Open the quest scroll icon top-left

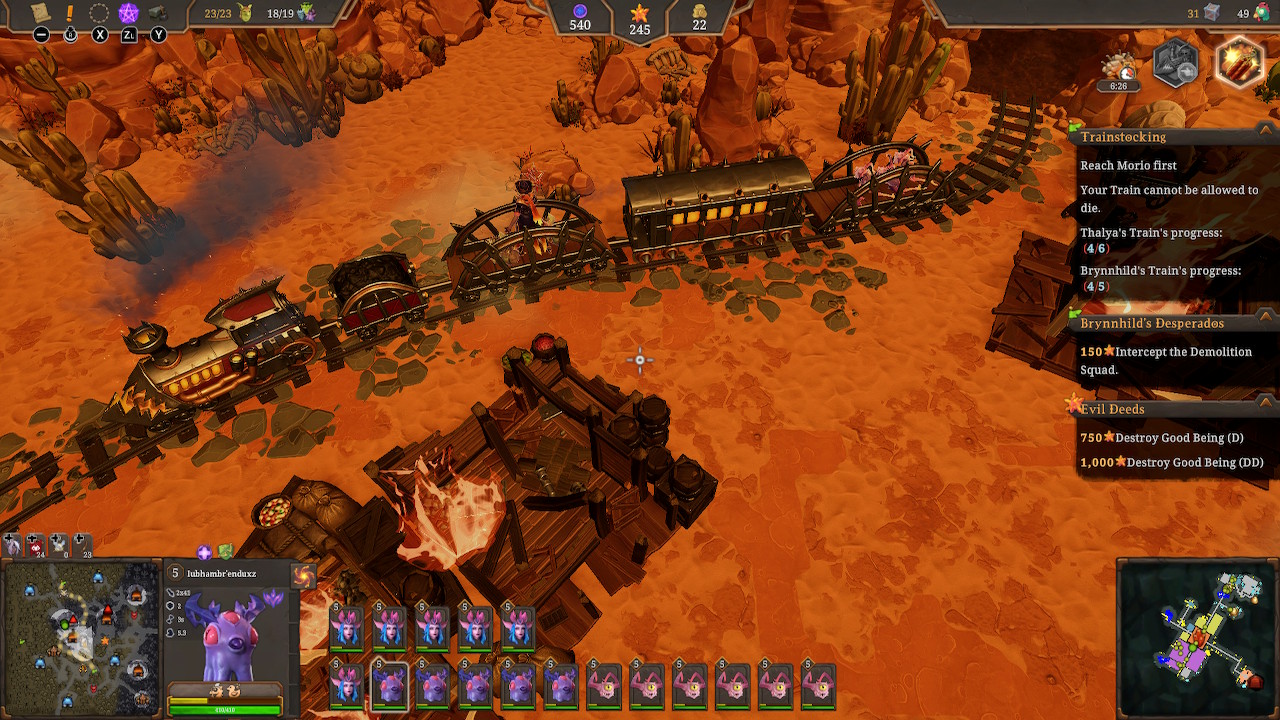click(40, 14)
